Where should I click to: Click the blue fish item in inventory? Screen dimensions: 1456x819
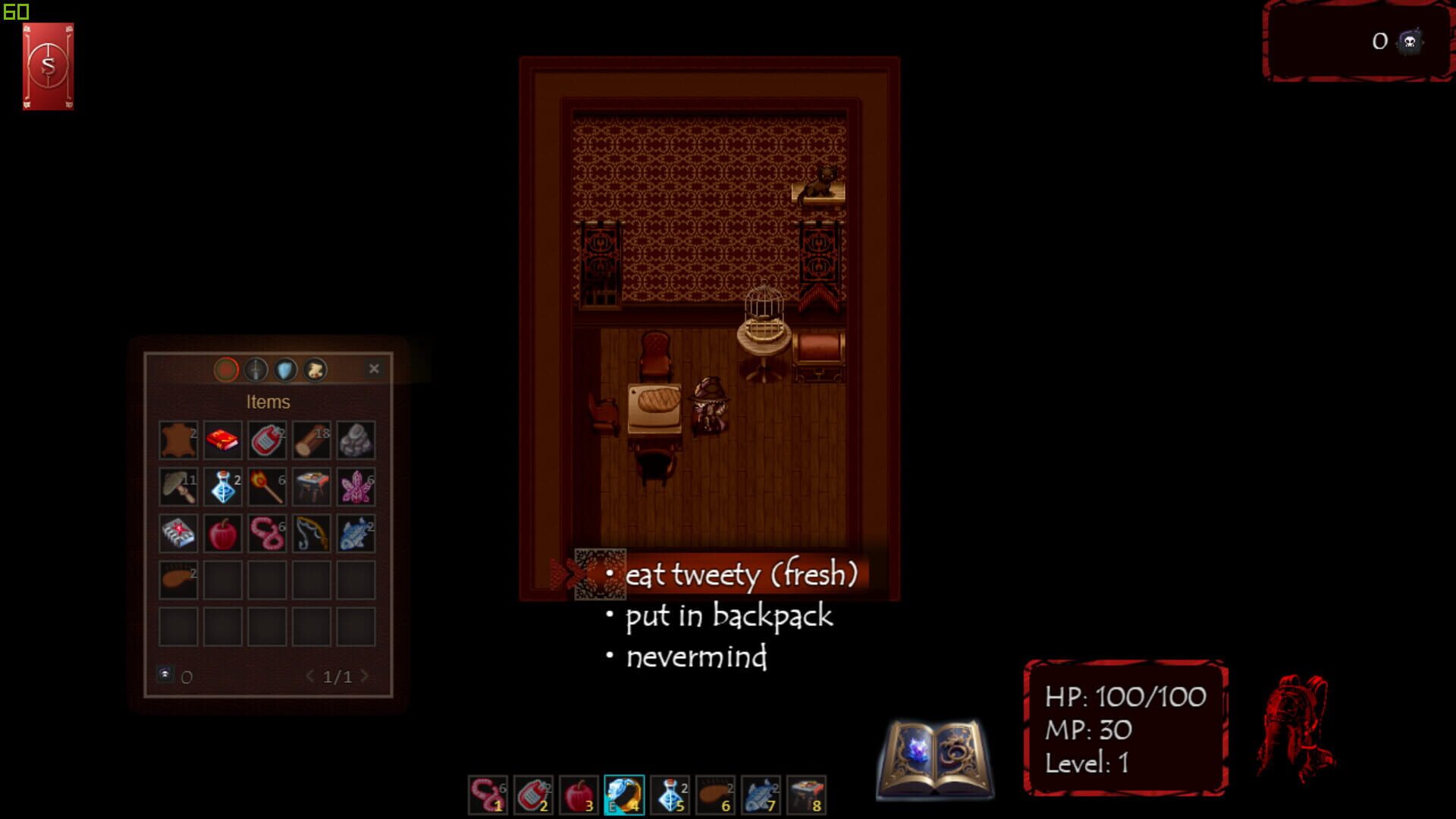(356, 534)
